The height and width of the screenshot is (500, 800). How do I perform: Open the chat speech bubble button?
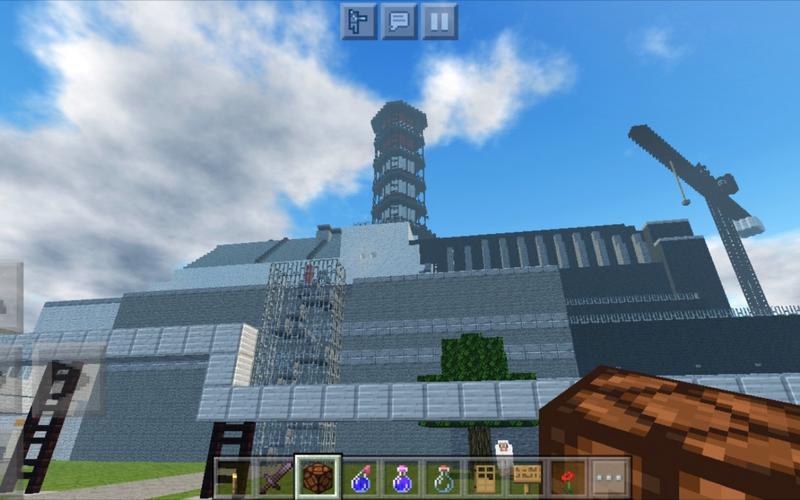click(x=400, y=21)
